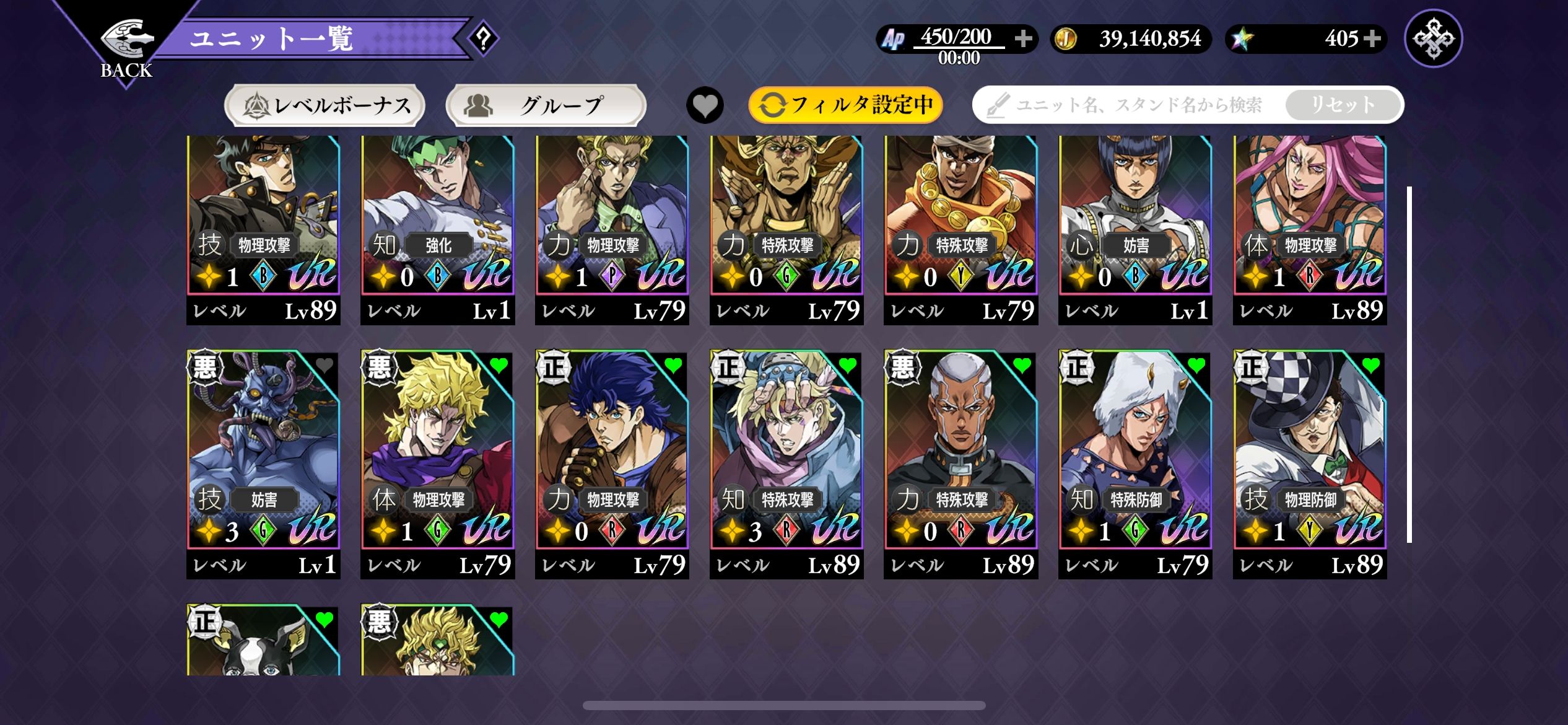1568x725 pixels.
Task: Open the help question mark icon
Action: pyautogui.click(x=483, y=38)
